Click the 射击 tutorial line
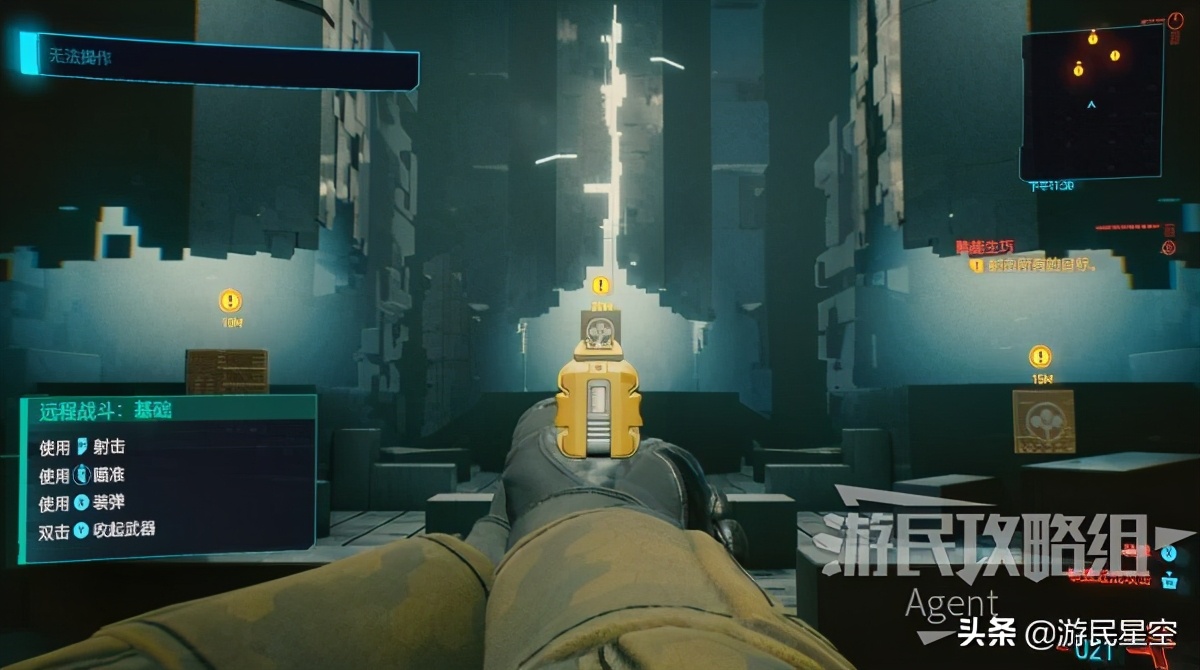The height and width of the screenshot is (670, 1200). [98, 446]
